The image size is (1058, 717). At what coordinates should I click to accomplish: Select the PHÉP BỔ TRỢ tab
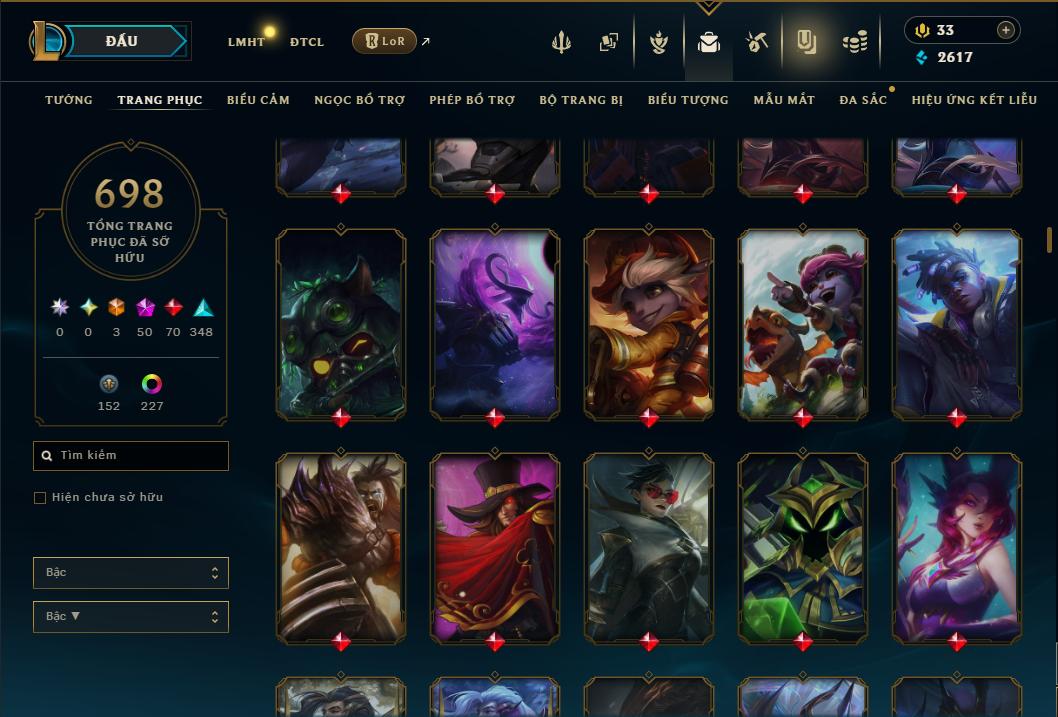point(472,100)
